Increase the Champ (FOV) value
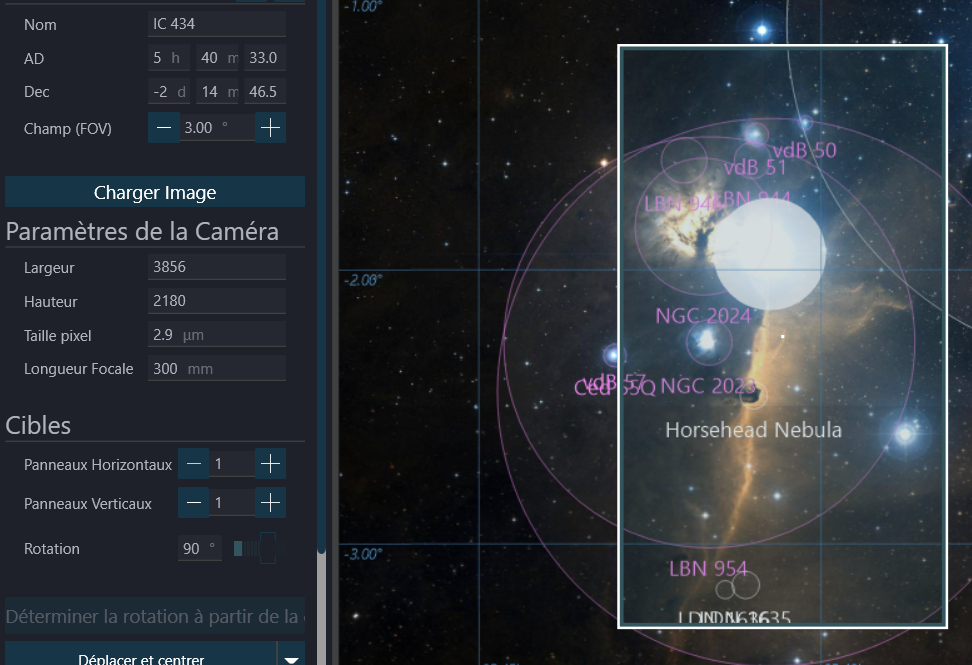Viewport: 972px width, 665px height. tap(271, 128)
